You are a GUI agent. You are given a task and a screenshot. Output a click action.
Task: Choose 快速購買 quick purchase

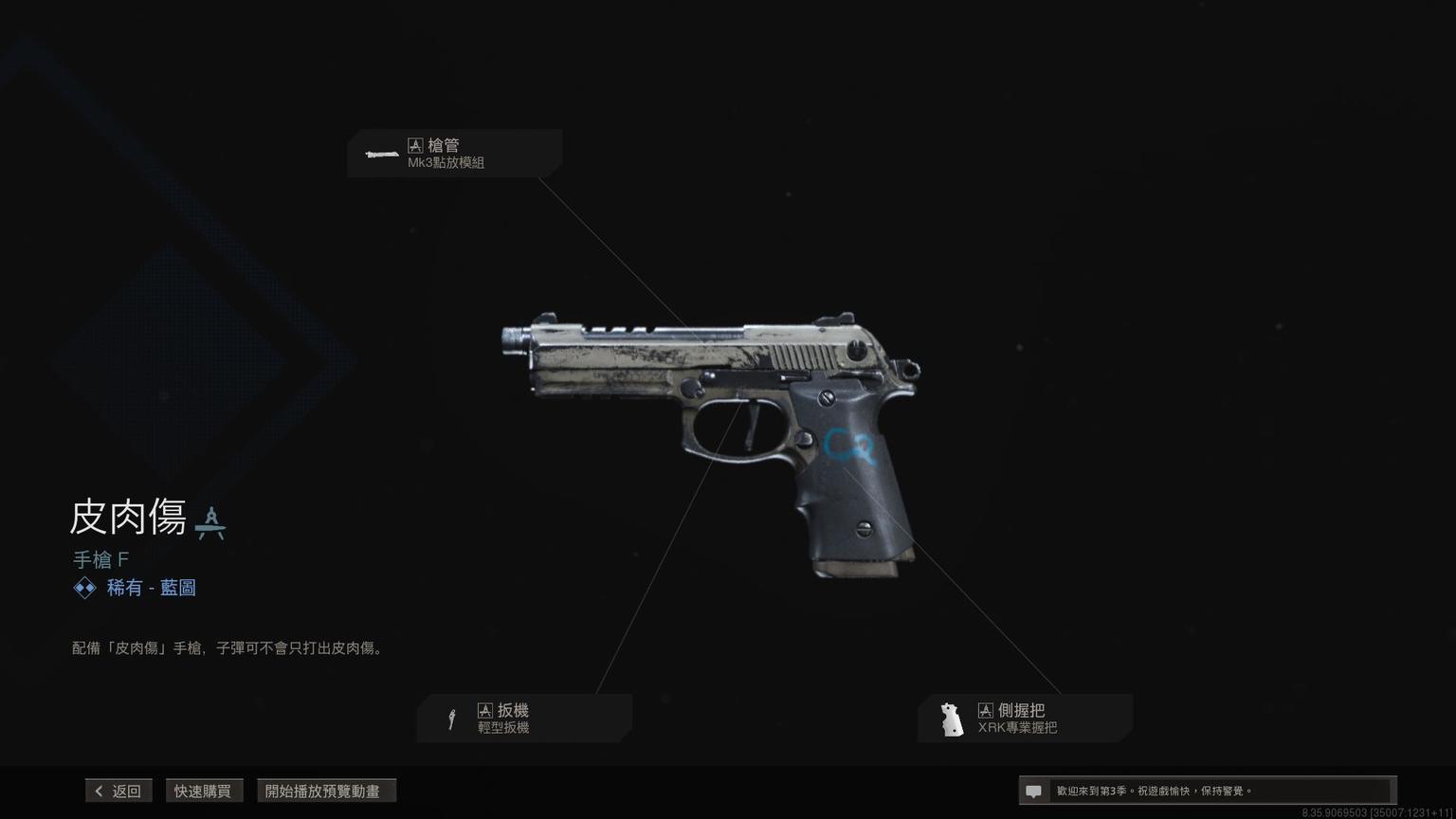point(203,791)
